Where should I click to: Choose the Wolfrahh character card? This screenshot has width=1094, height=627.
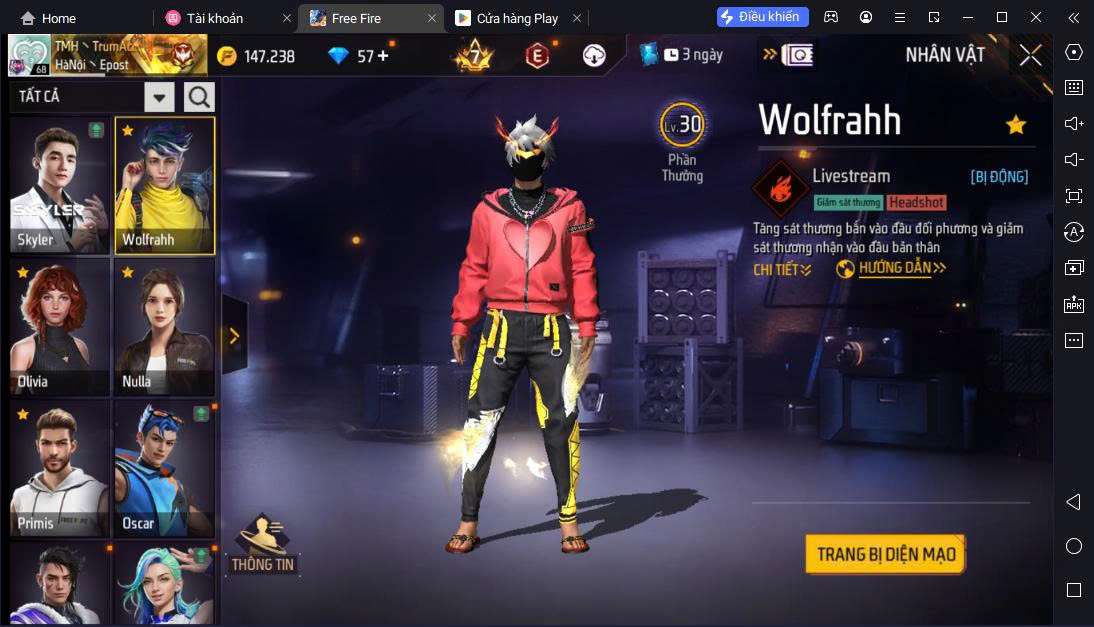click(x=164, y=186)
